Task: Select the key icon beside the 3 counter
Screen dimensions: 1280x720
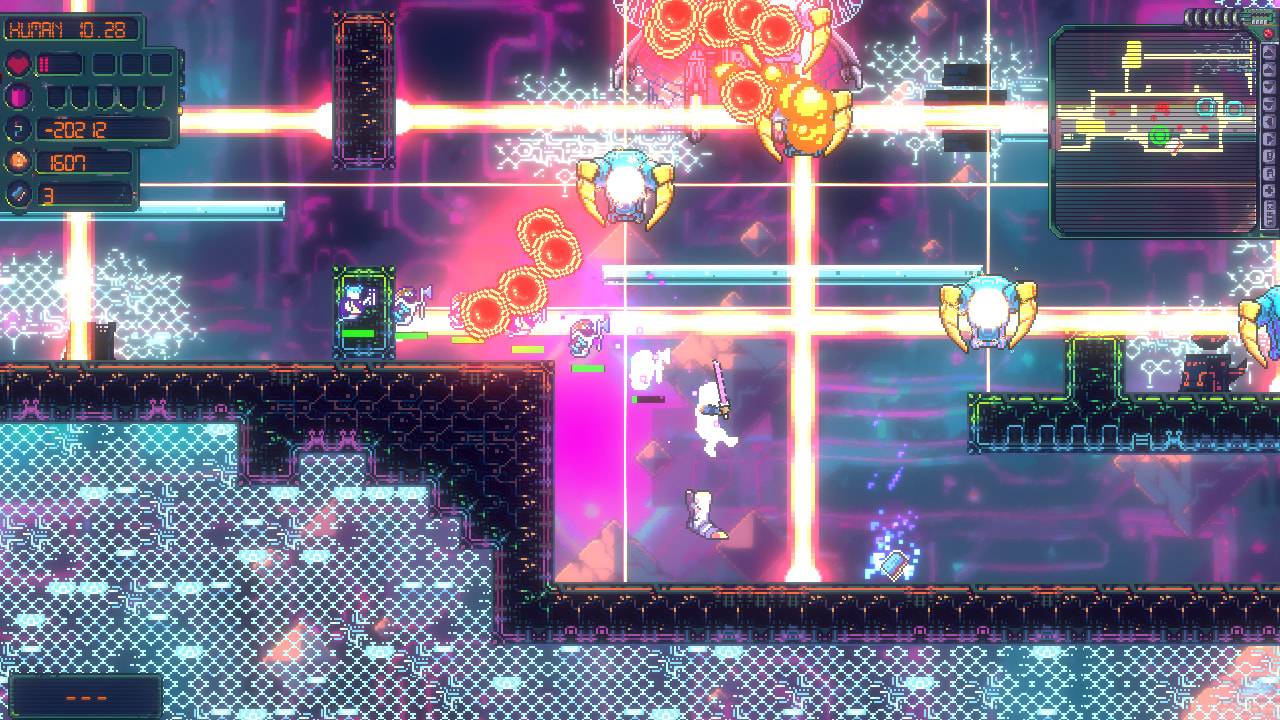Action: pyautogui.click(x=17, y=193)
